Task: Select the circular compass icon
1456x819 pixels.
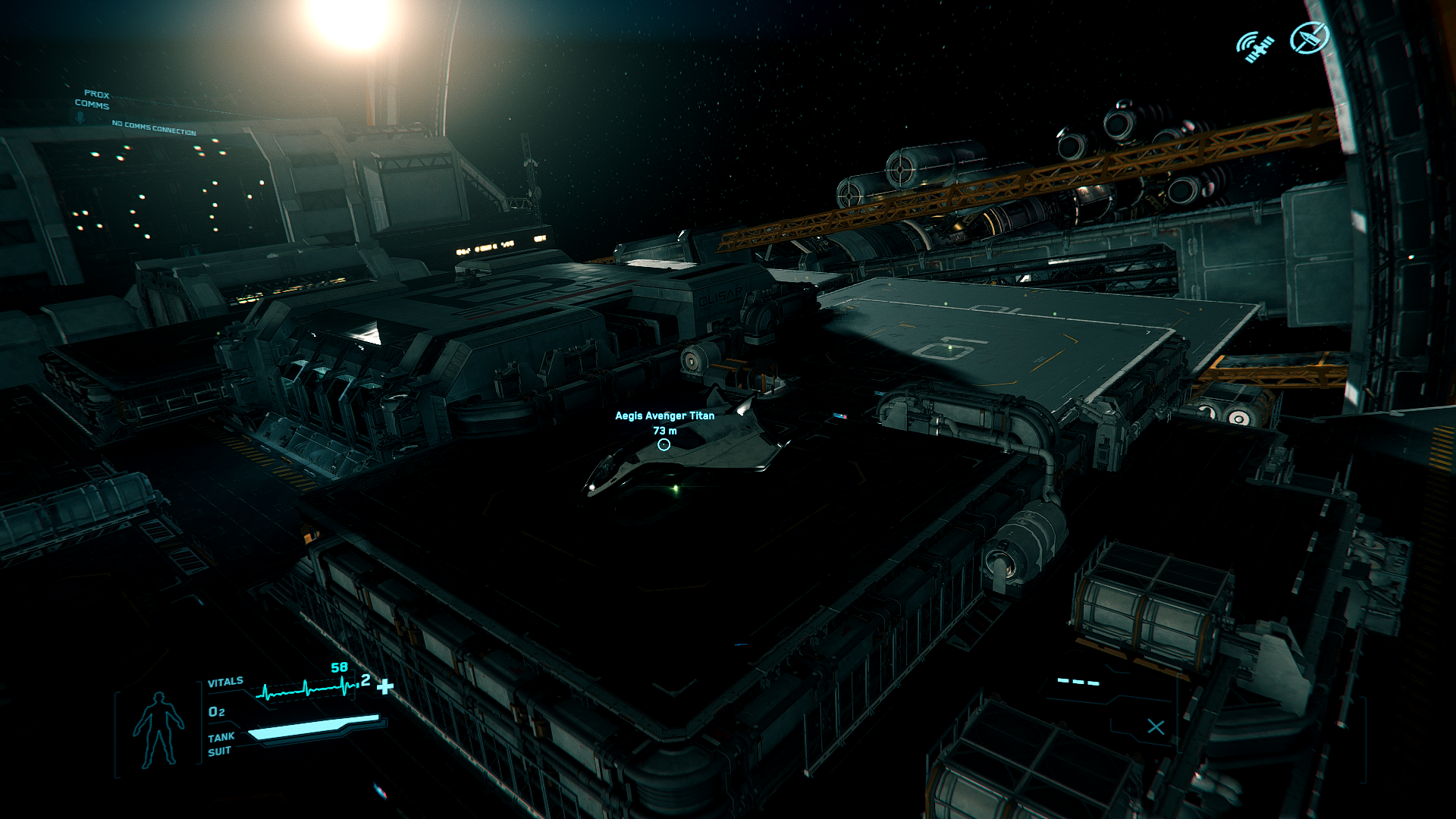Action: coord(1310,38)
